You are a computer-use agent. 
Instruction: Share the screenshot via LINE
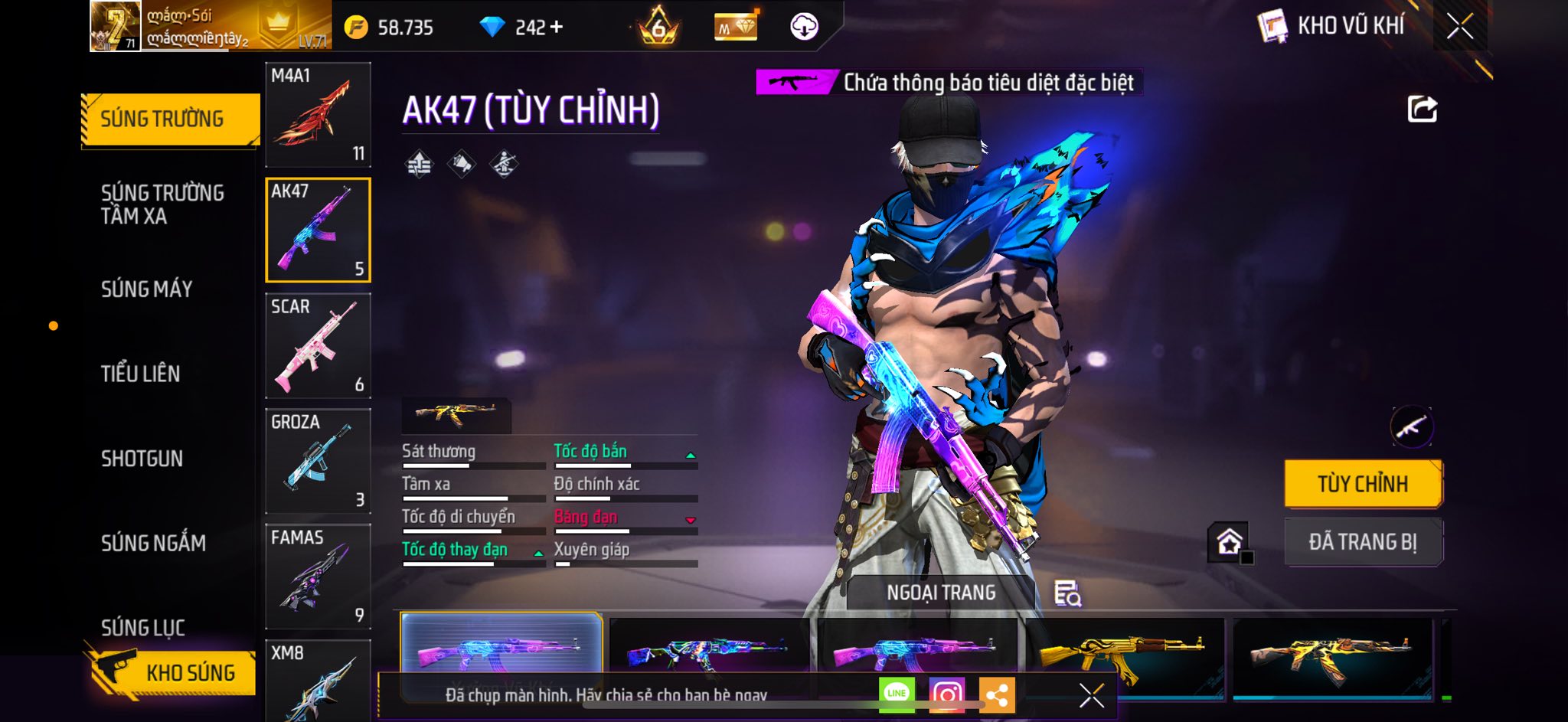pos(897,694)
